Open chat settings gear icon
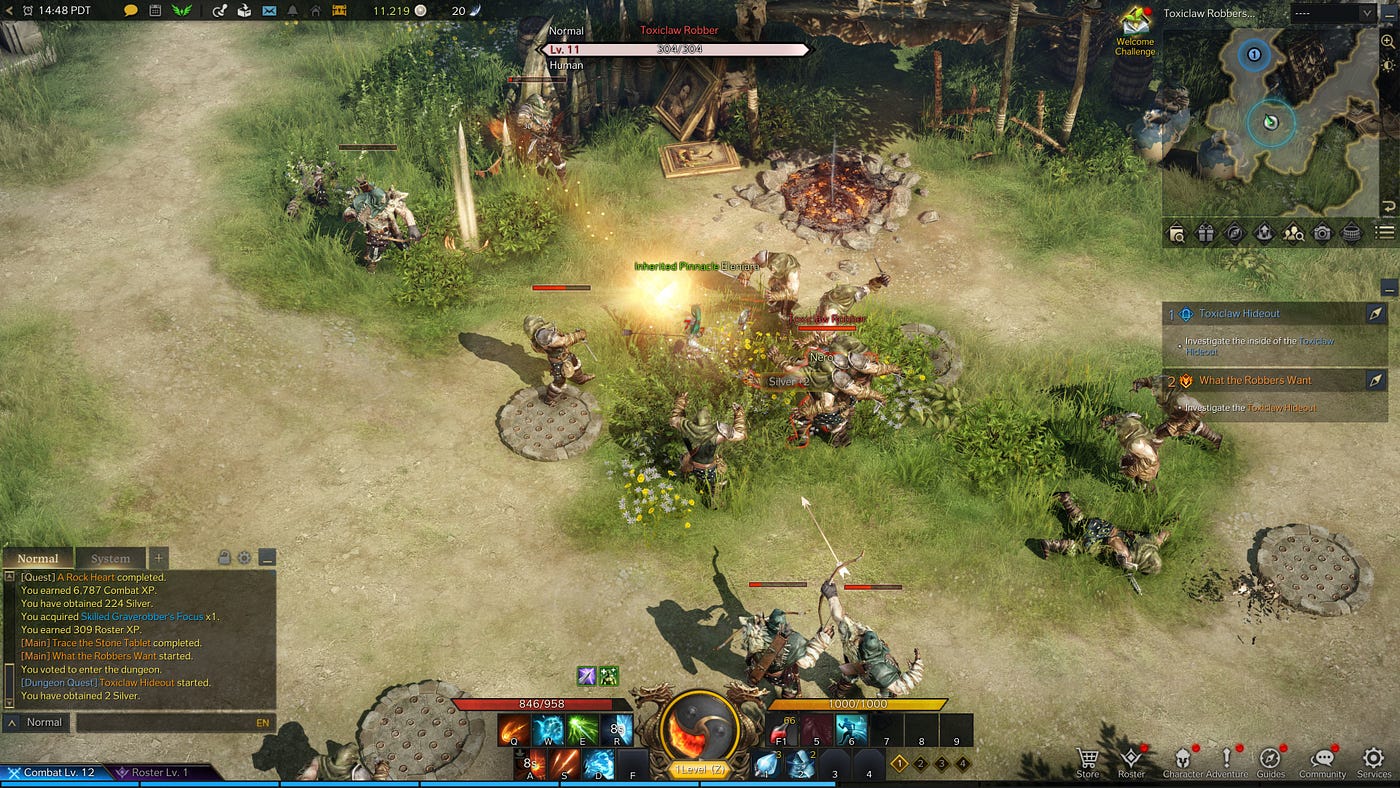The width and height of the screenshot is (1400, 788). pos(245,558)
